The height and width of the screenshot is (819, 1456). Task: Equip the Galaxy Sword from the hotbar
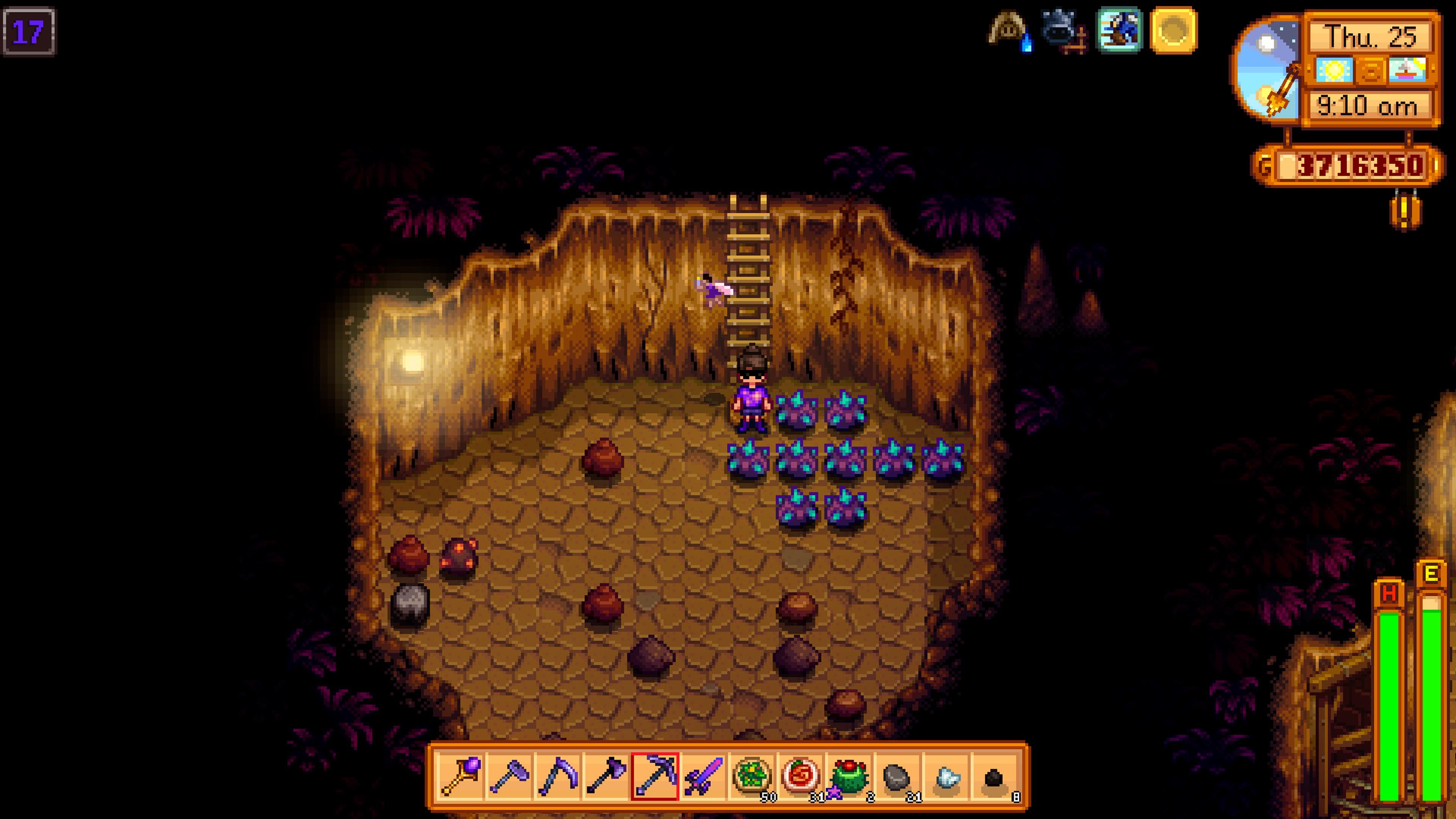pos(703,777)
